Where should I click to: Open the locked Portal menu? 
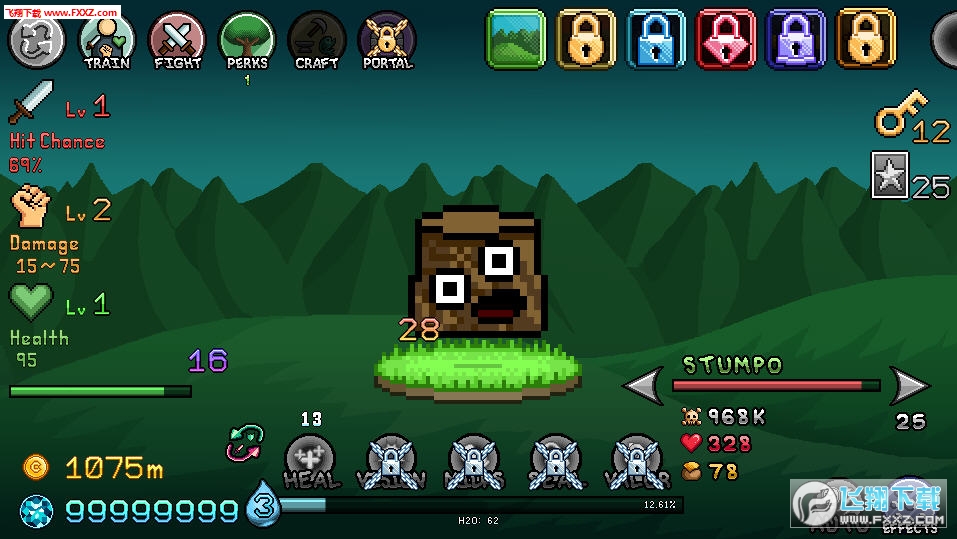click(387, 41)
